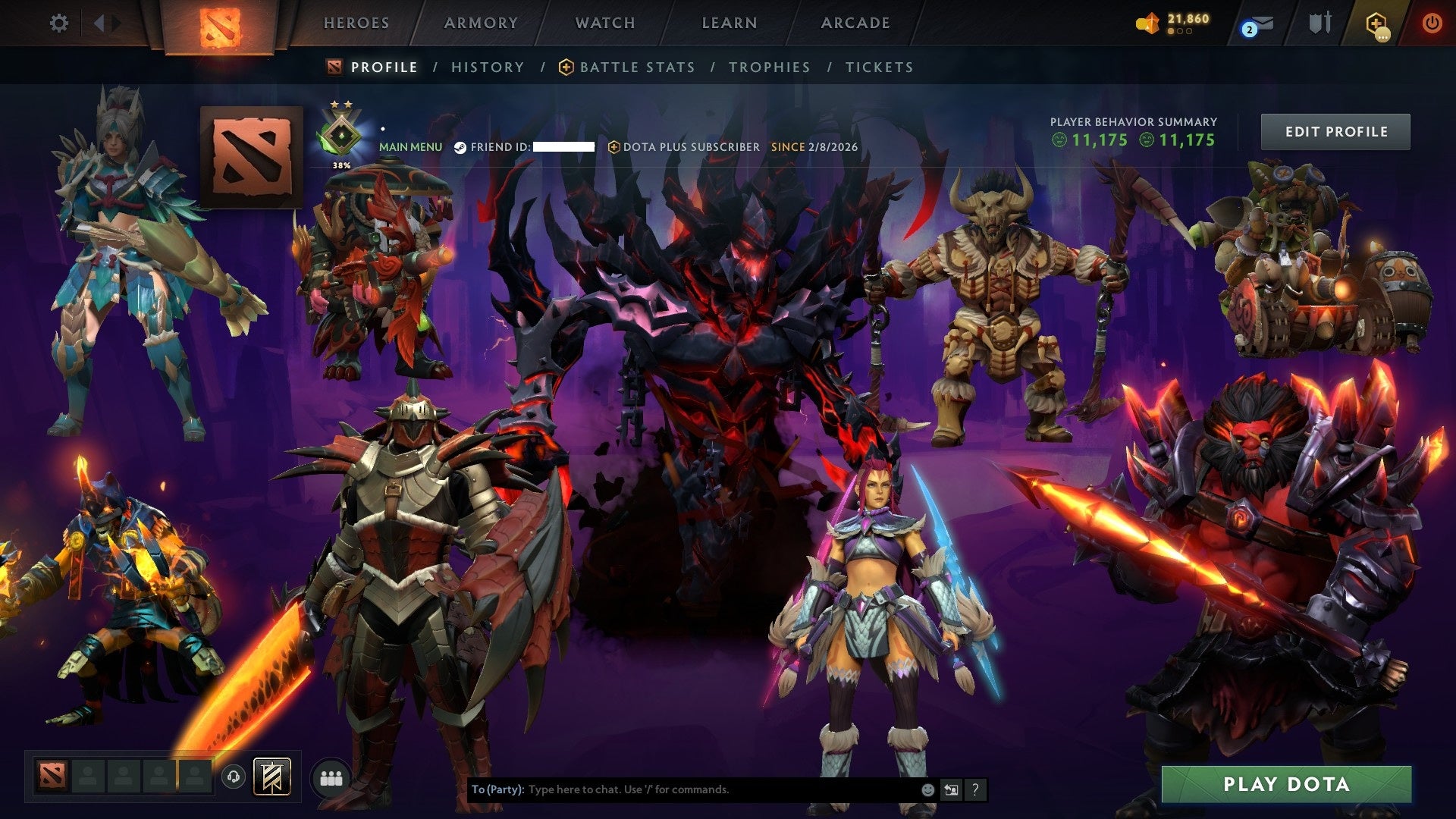Toggle voice chat with headset icon
The width and height of the screenshot is (1456, 819).
[234, 777]
